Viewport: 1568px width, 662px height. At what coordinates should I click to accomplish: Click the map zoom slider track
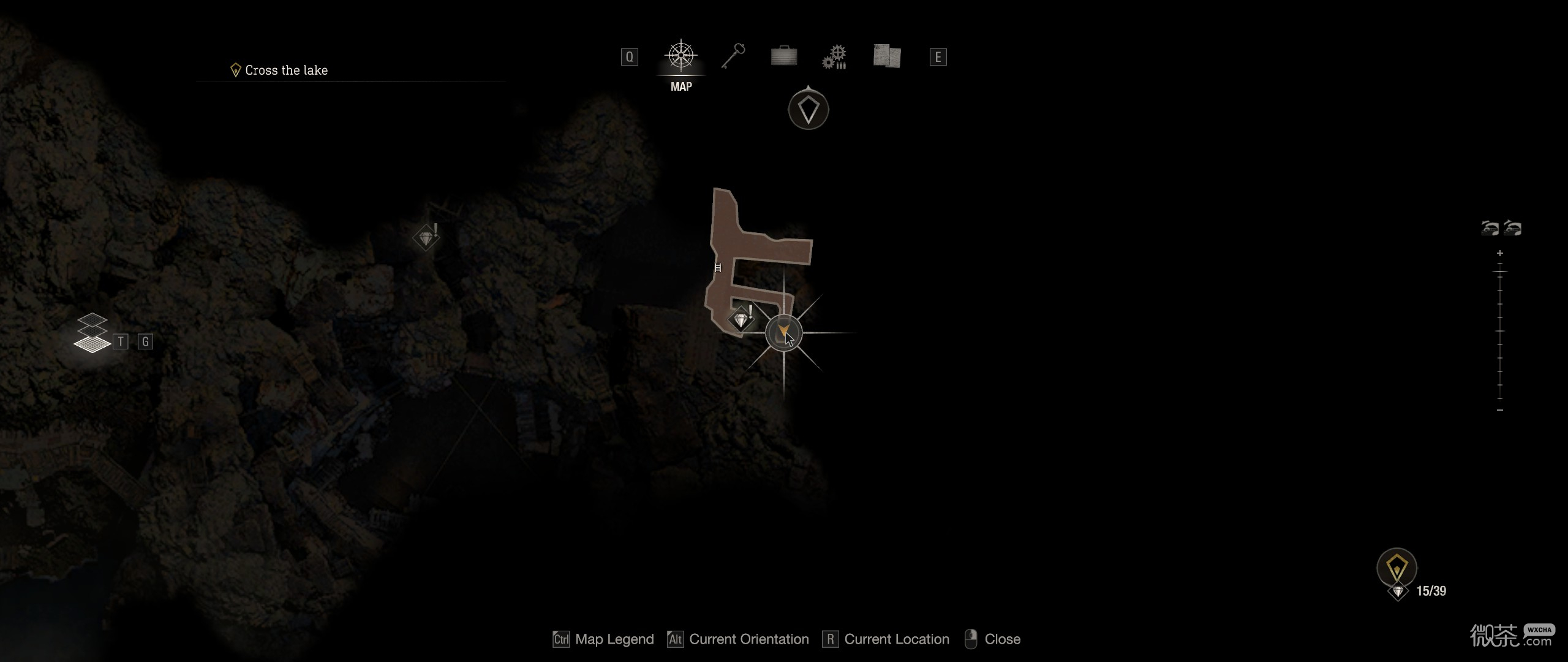[1499, 332]
